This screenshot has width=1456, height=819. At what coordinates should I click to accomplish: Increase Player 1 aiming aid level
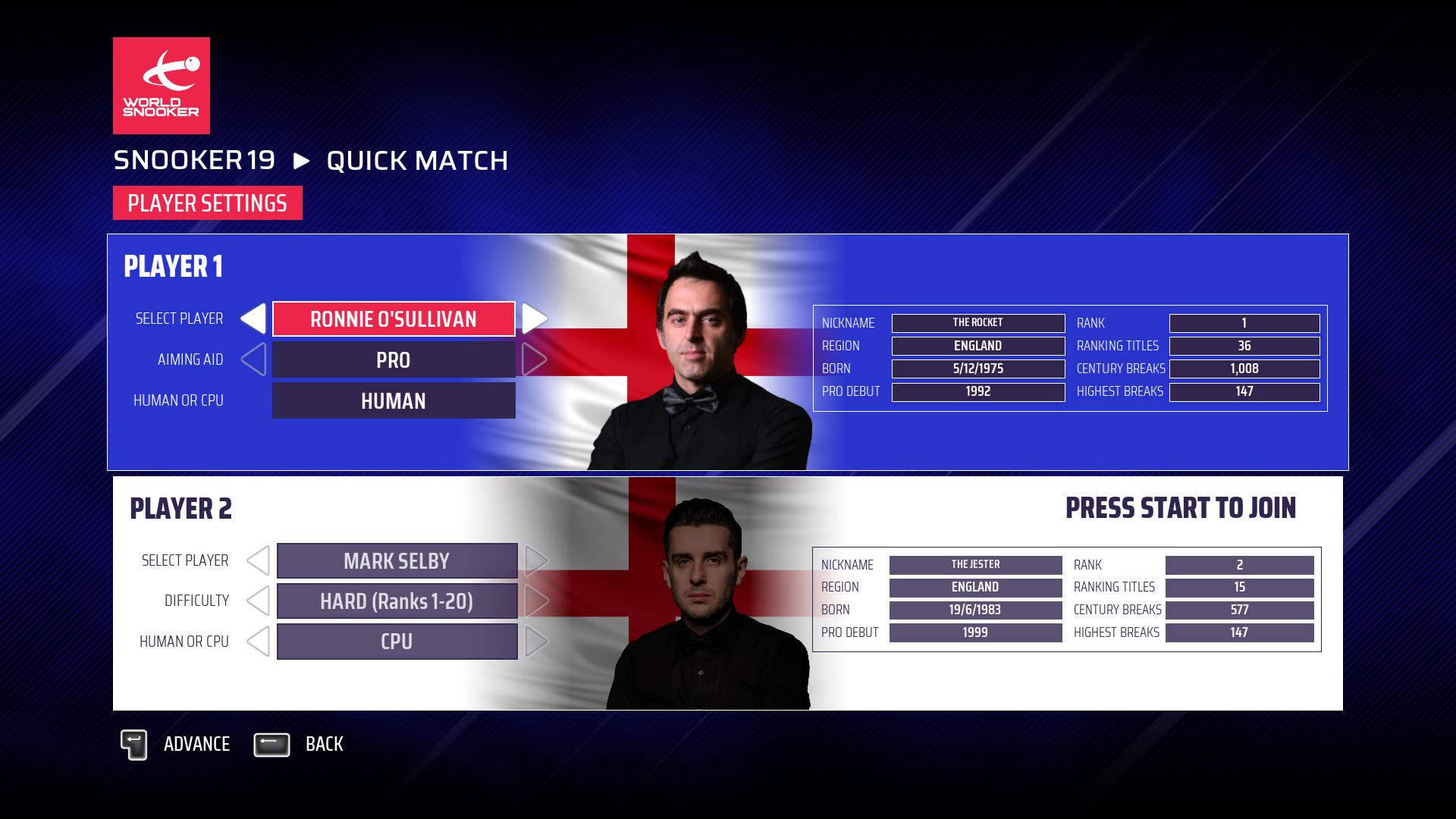click(534, 359)
